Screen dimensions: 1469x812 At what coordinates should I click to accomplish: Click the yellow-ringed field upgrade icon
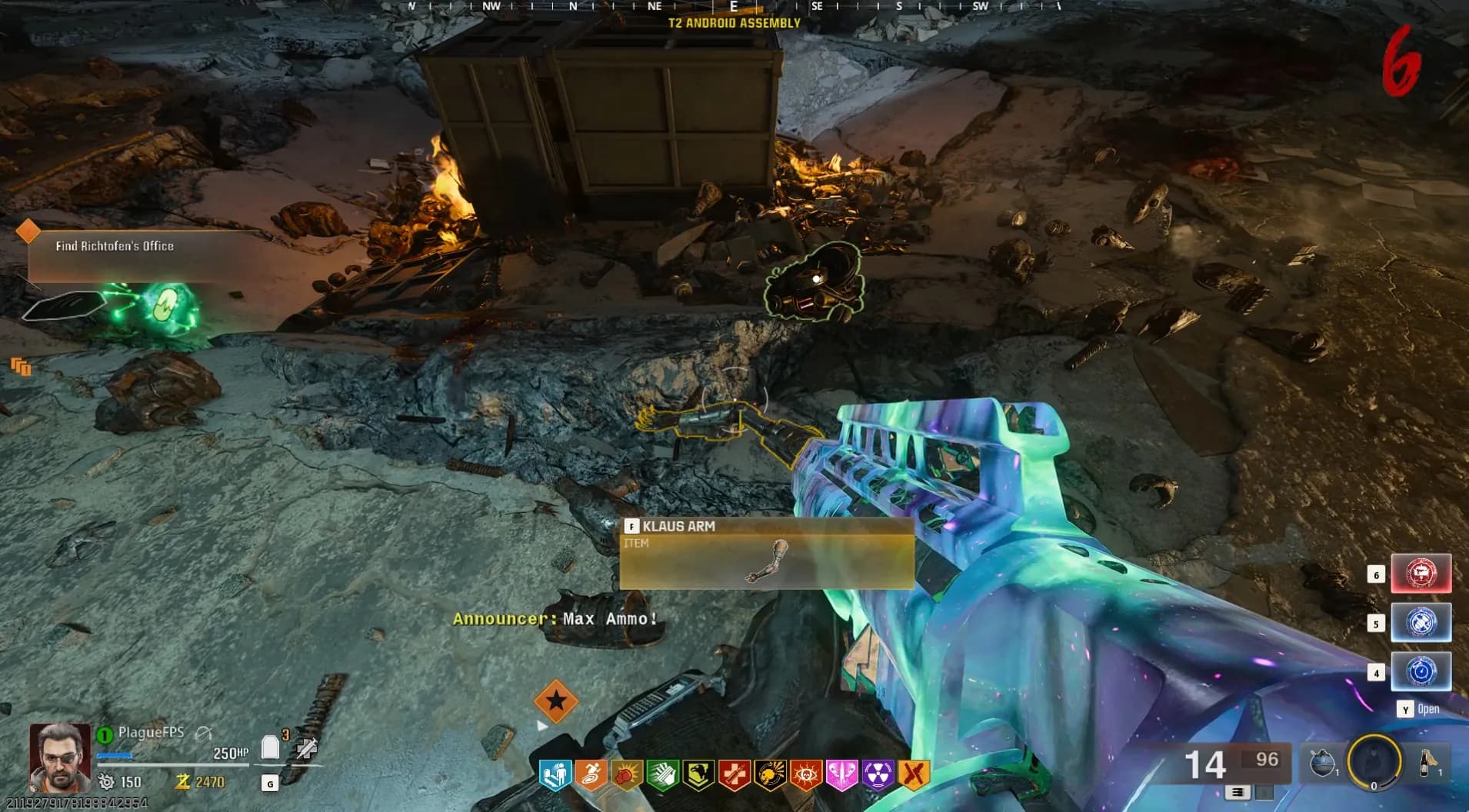point(1374,761)
